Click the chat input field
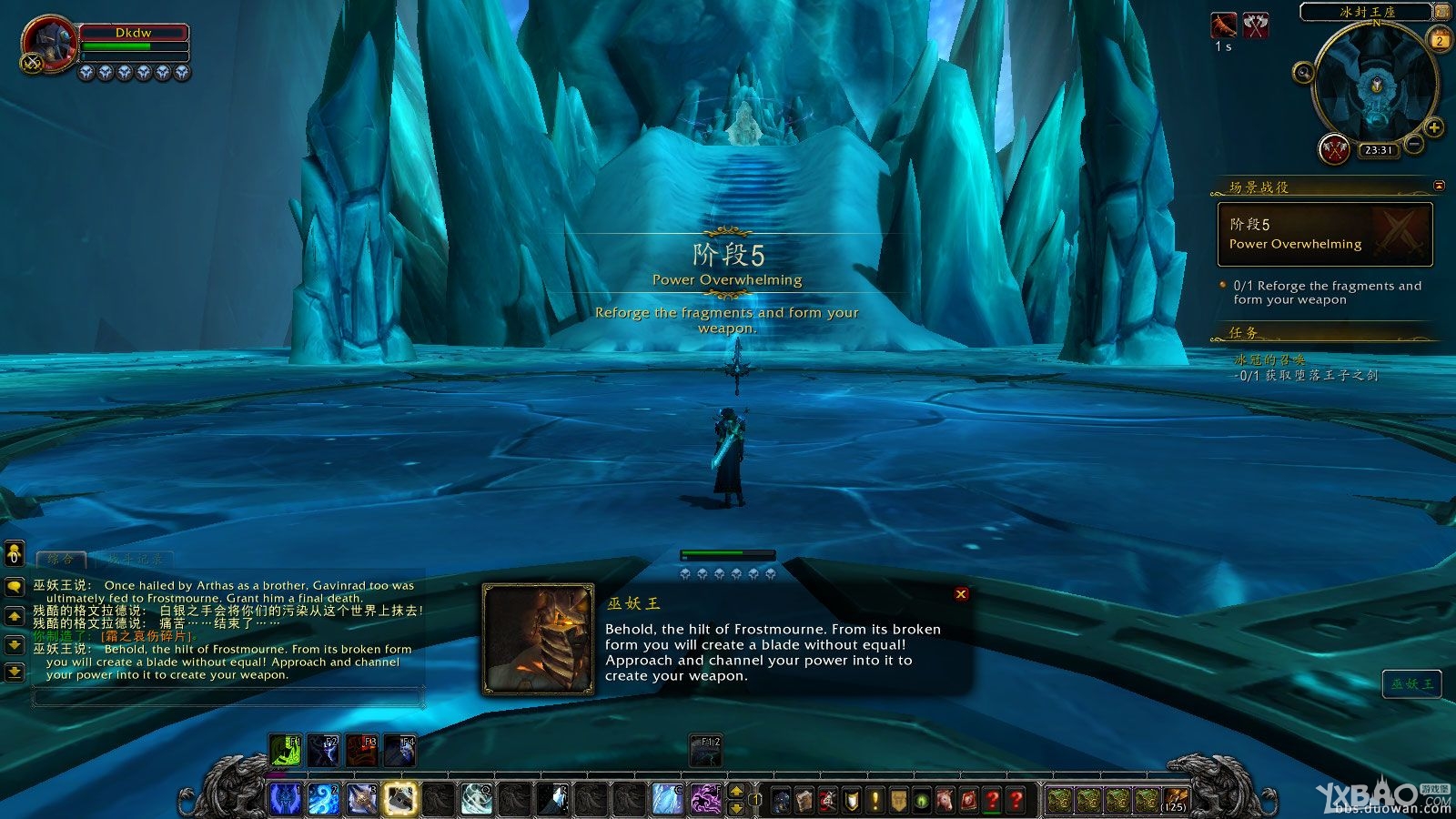1456x819 pixels. pos(227,697)
